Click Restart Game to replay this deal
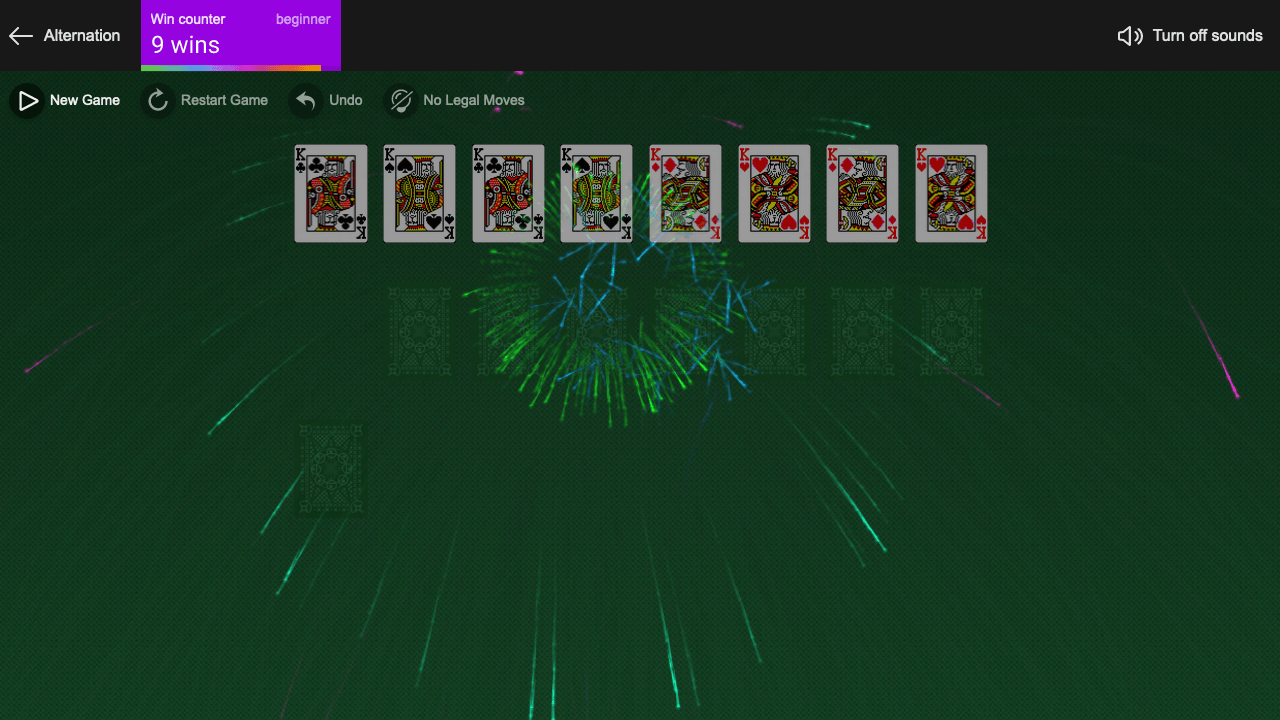Image resolution: width=1280 pixels, height=720 pixels. click(x=205, y=100)
